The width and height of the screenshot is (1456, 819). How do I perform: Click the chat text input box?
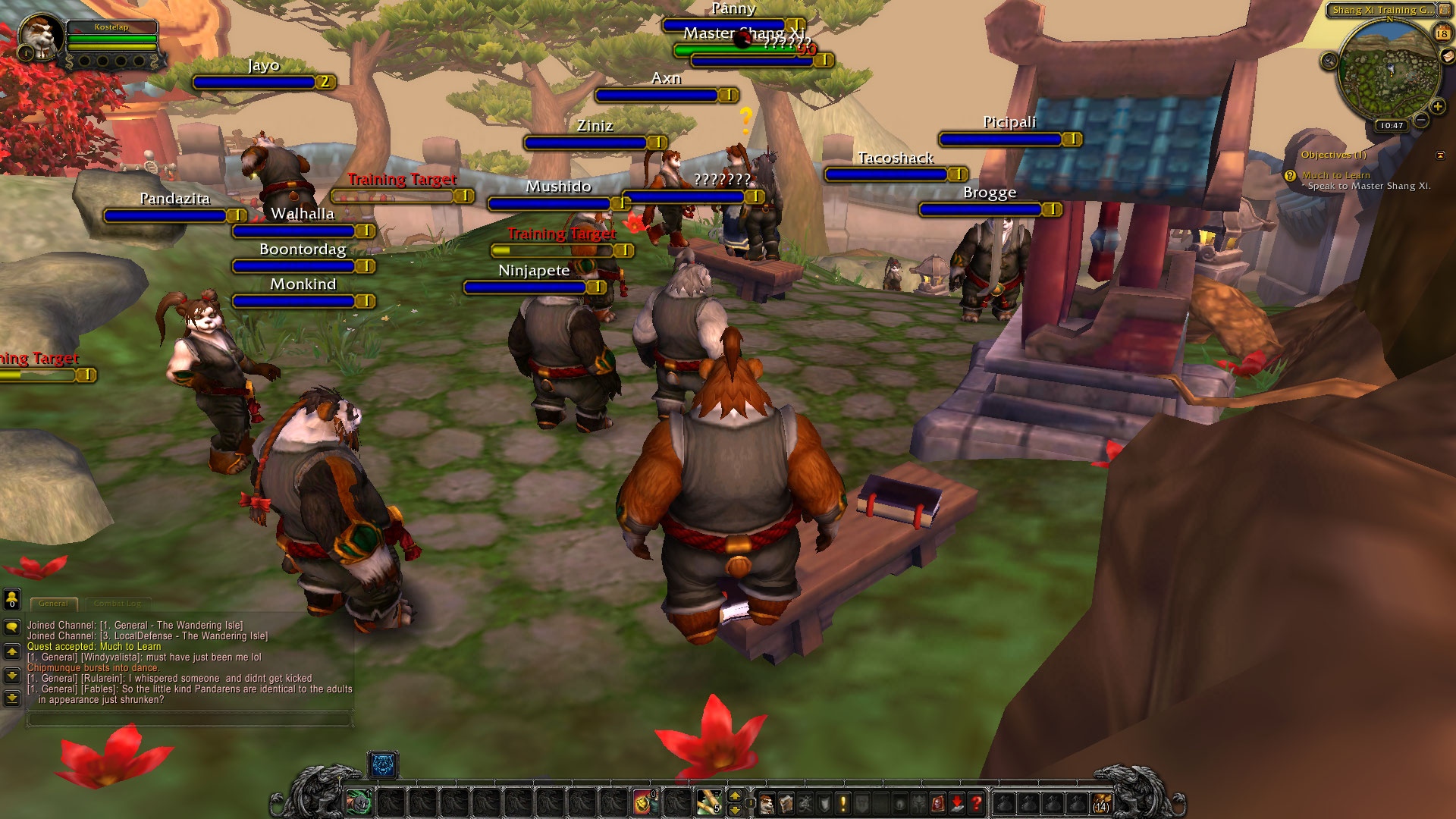tap(190, 719)
